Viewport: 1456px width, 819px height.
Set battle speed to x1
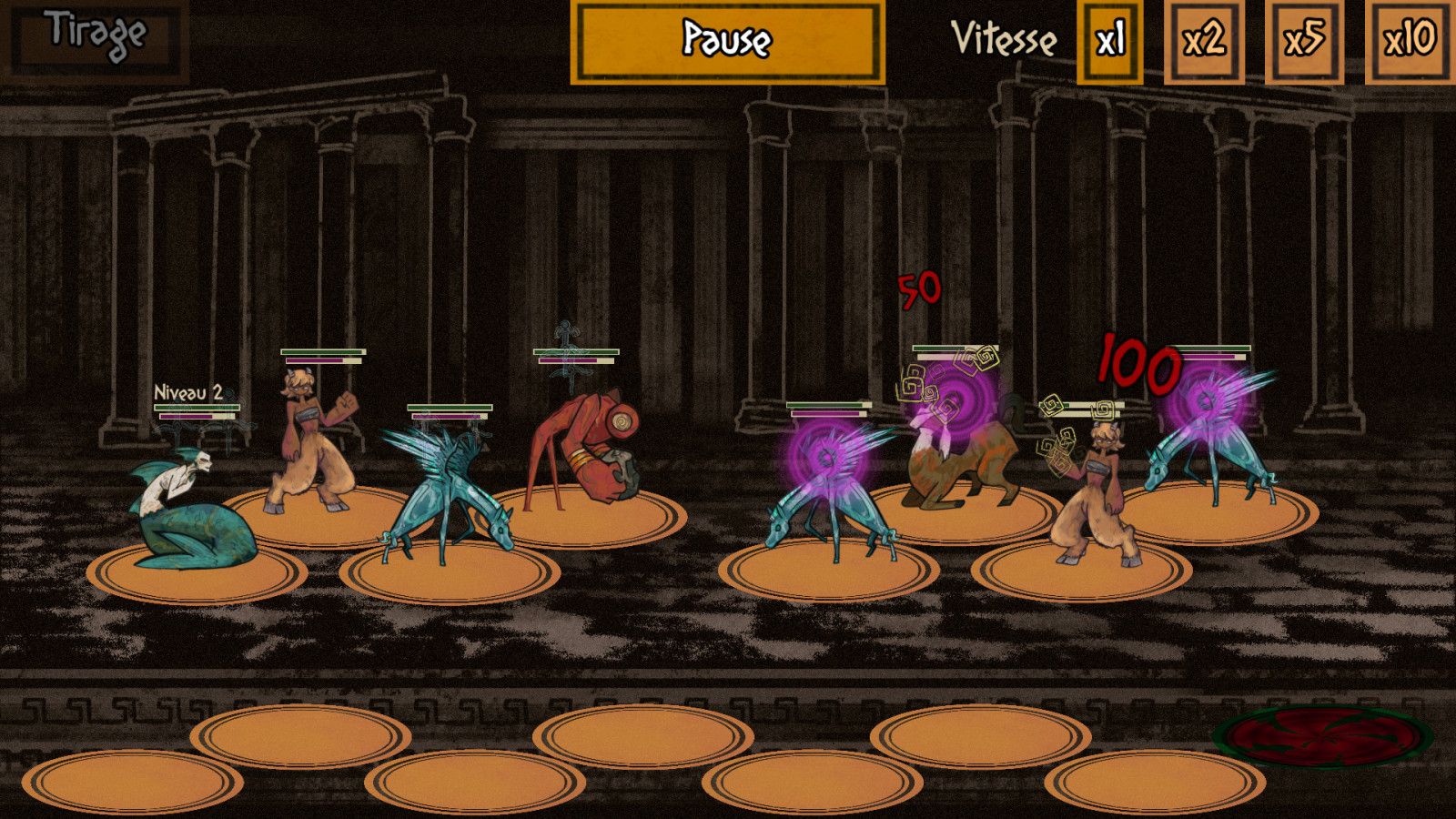[1109, 42]
